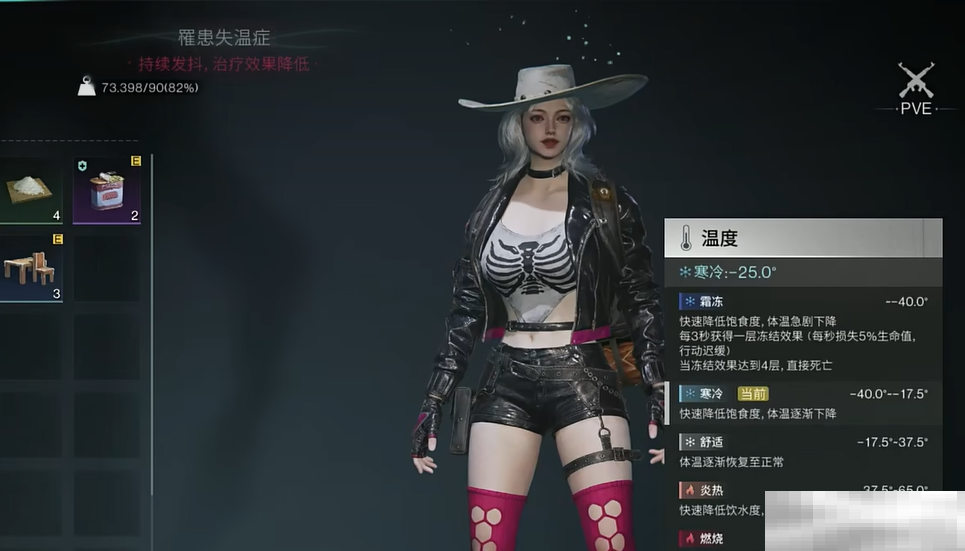The height and width of the screenshot is (551, 965).
Task: Toggle the PVE mode crossed-guns icon
Action: click(x=914, y=81)
